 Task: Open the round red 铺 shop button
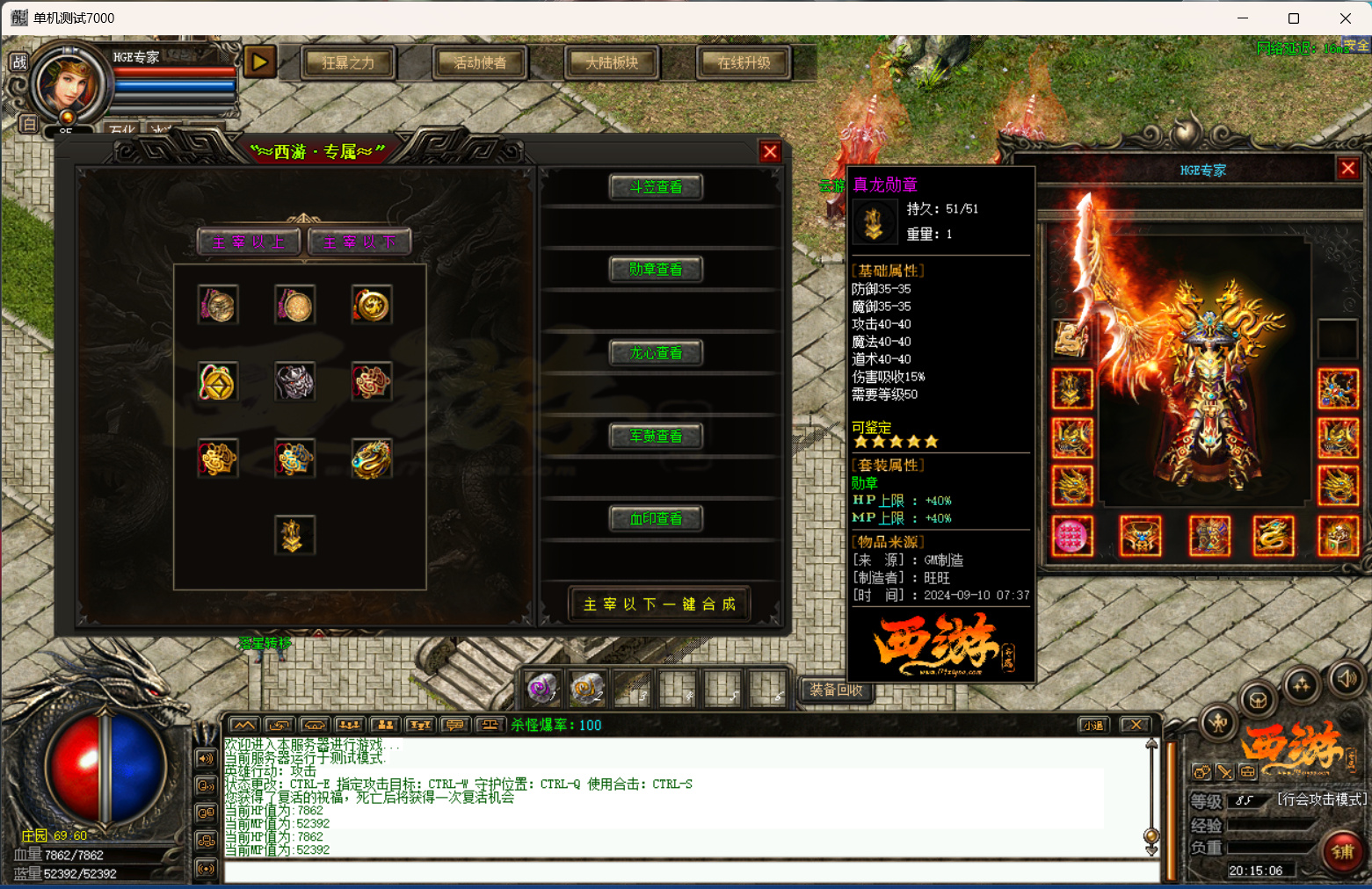[1342, 851]
